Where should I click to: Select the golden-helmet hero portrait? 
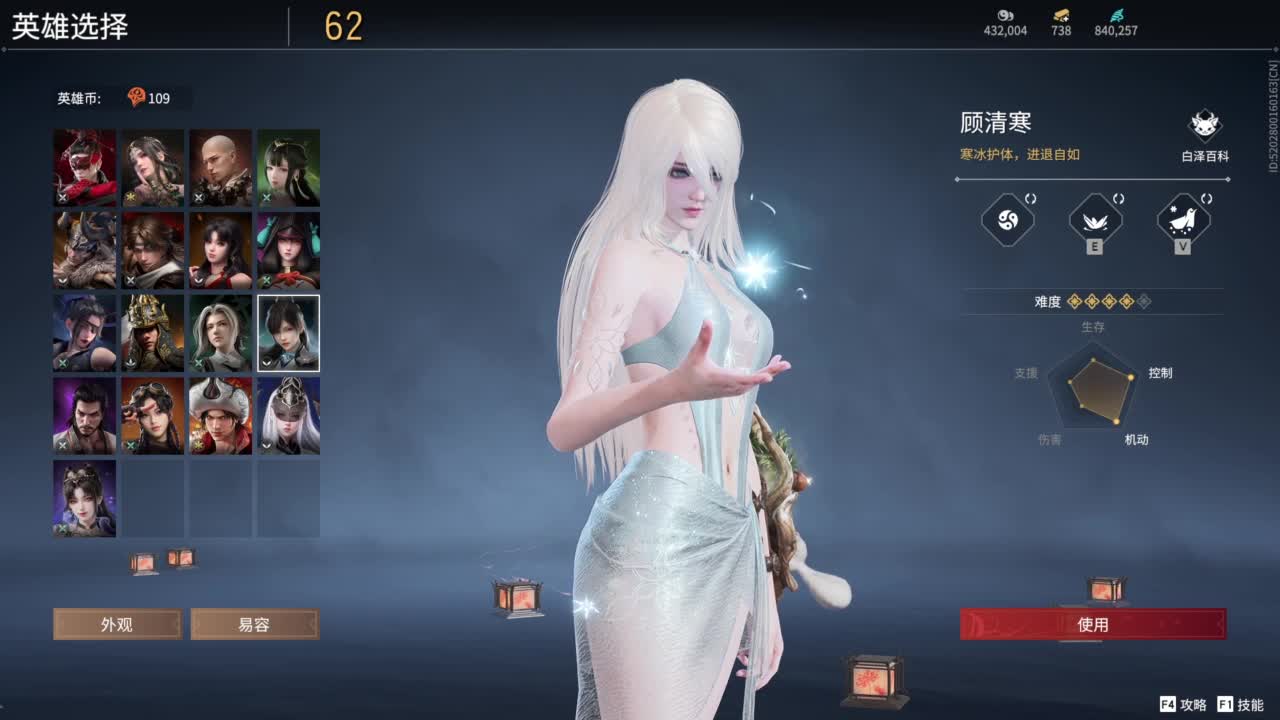point(151,333)
